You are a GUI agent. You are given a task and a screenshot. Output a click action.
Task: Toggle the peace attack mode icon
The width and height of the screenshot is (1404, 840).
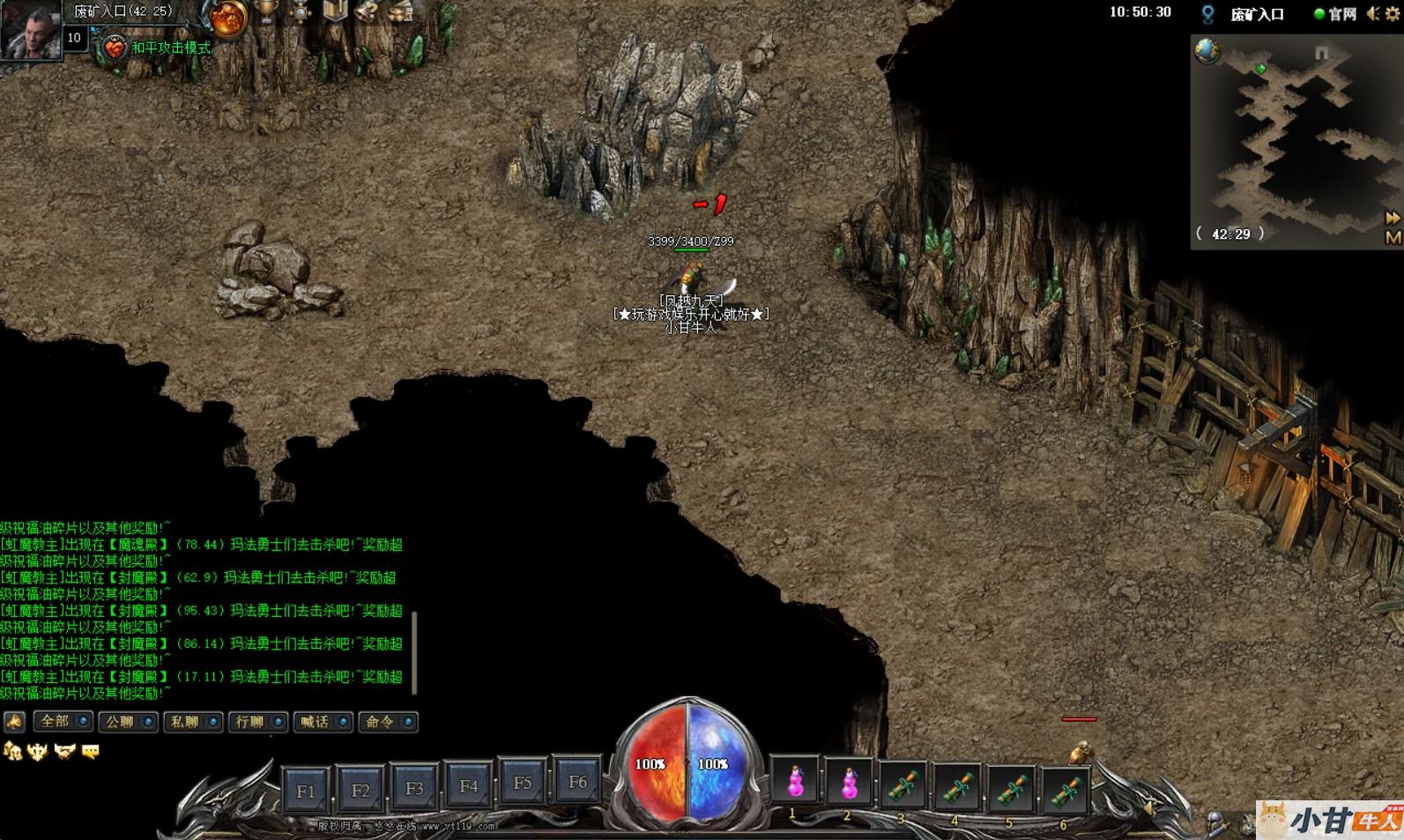point(115,48)
